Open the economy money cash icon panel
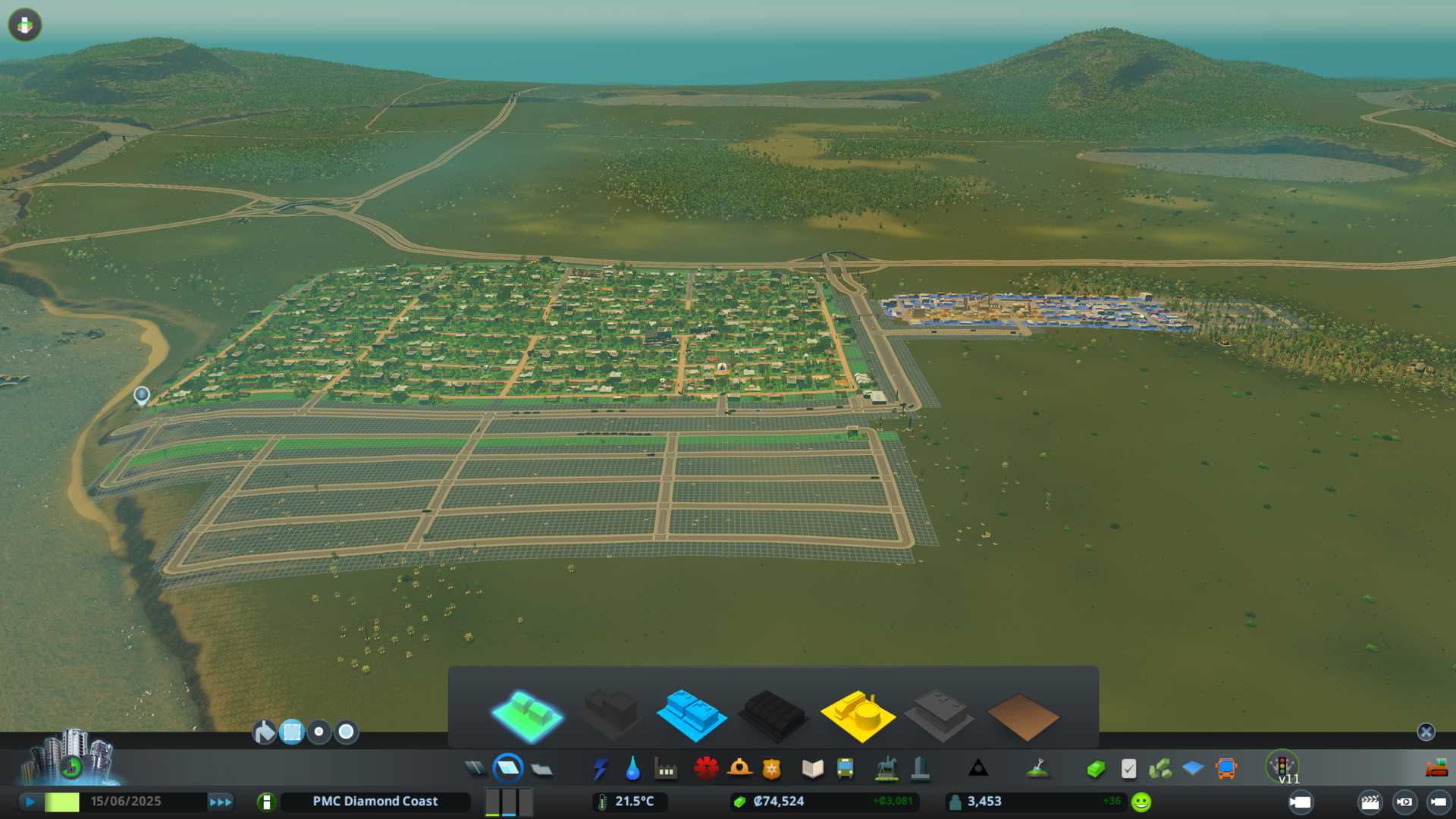The width and height of the screenshot is (1456, 819). pyautogui.click(x=1095, y=769)
